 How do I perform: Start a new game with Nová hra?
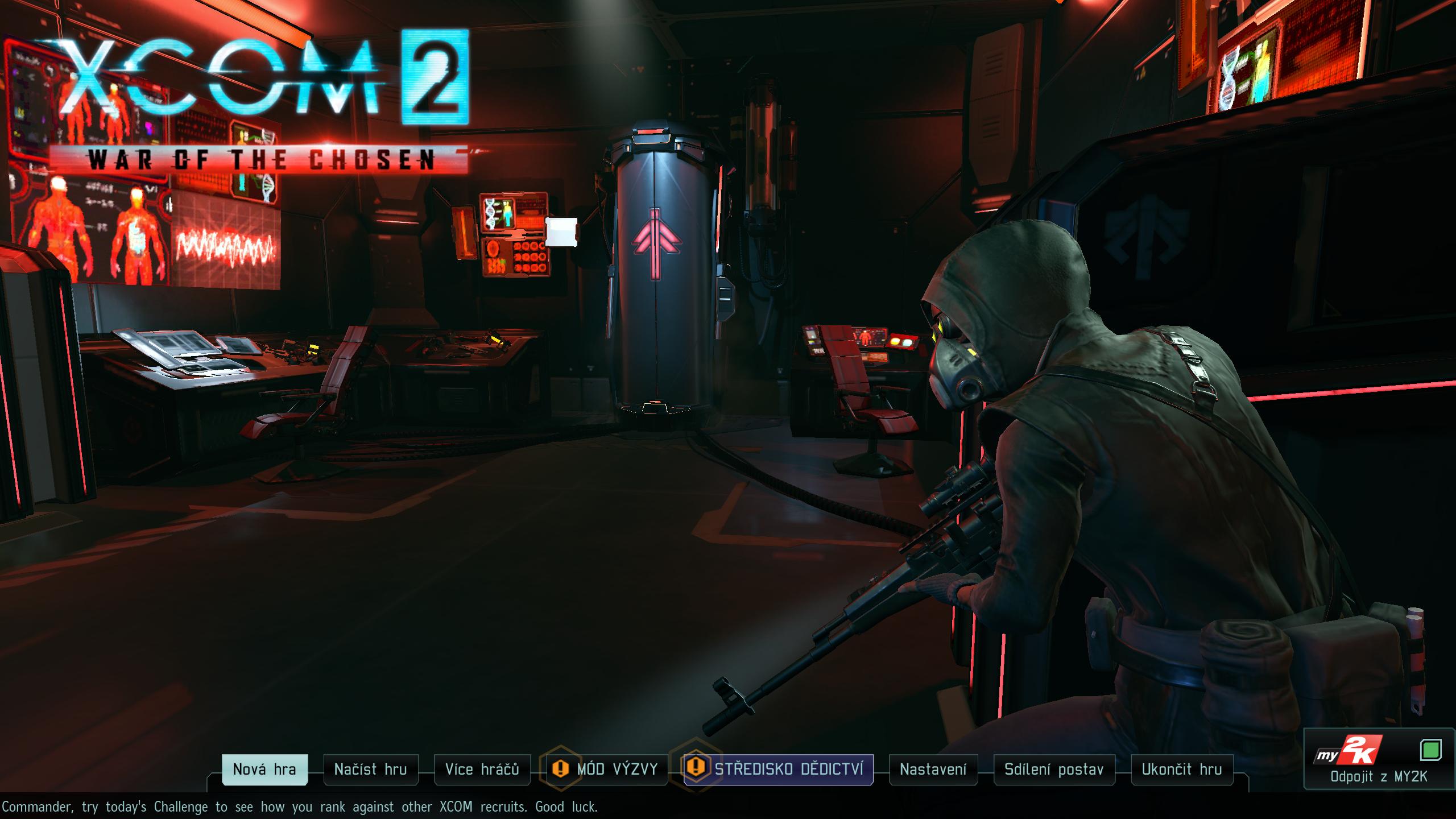pos(264,770)
